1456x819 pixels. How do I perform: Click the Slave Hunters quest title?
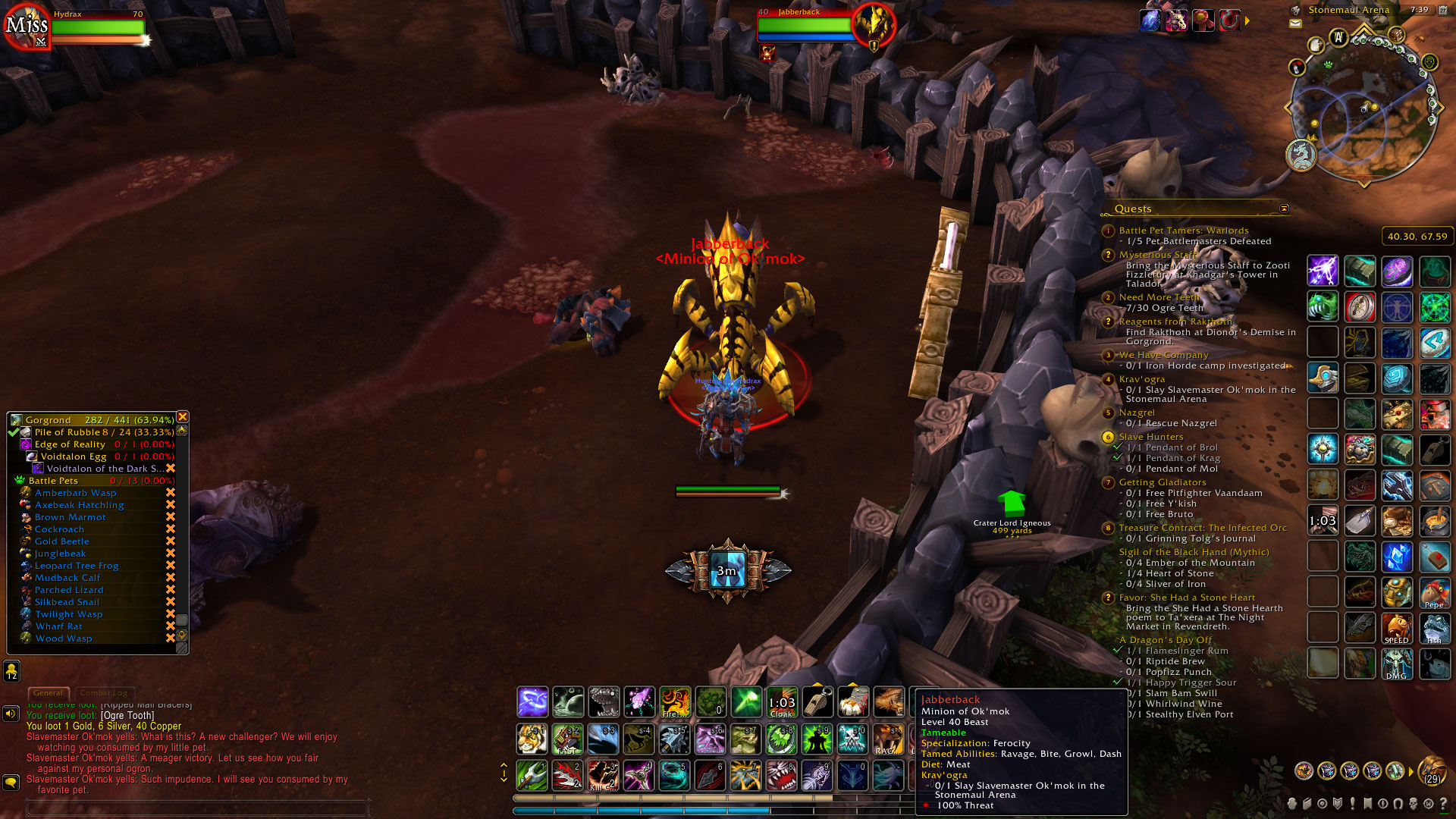[1150, 437]
